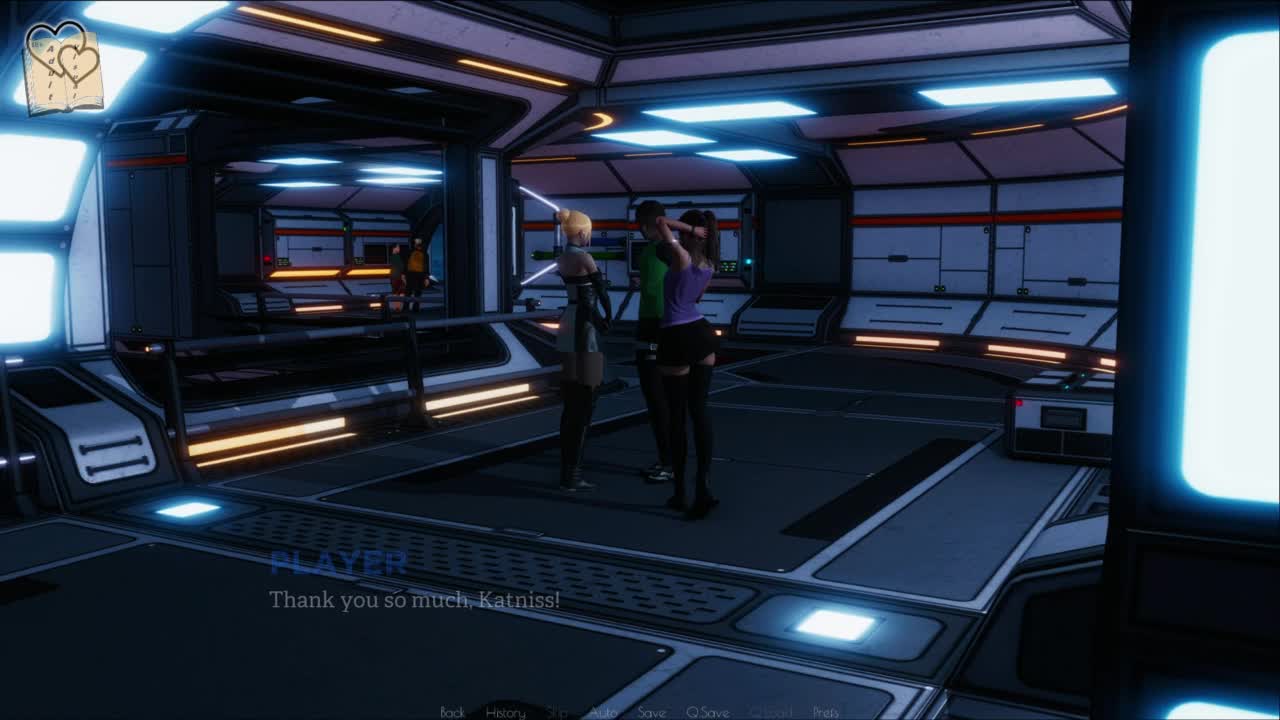Click Q.Save to quick save
This screenshot has height=720, width=1280.
point(707,712)
